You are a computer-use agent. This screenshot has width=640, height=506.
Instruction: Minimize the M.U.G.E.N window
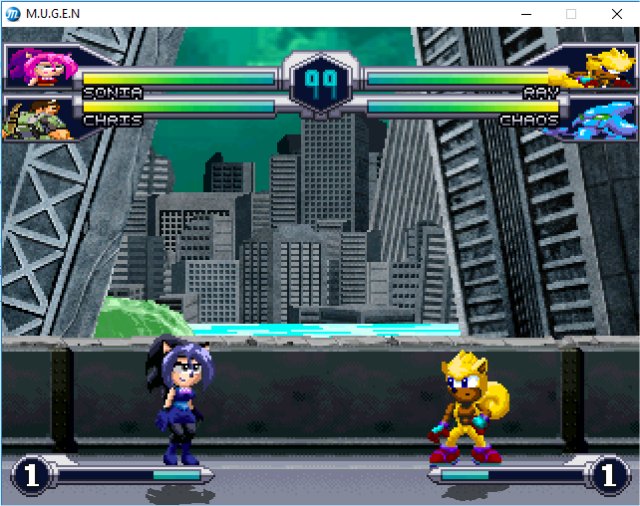tap(526, 14)
